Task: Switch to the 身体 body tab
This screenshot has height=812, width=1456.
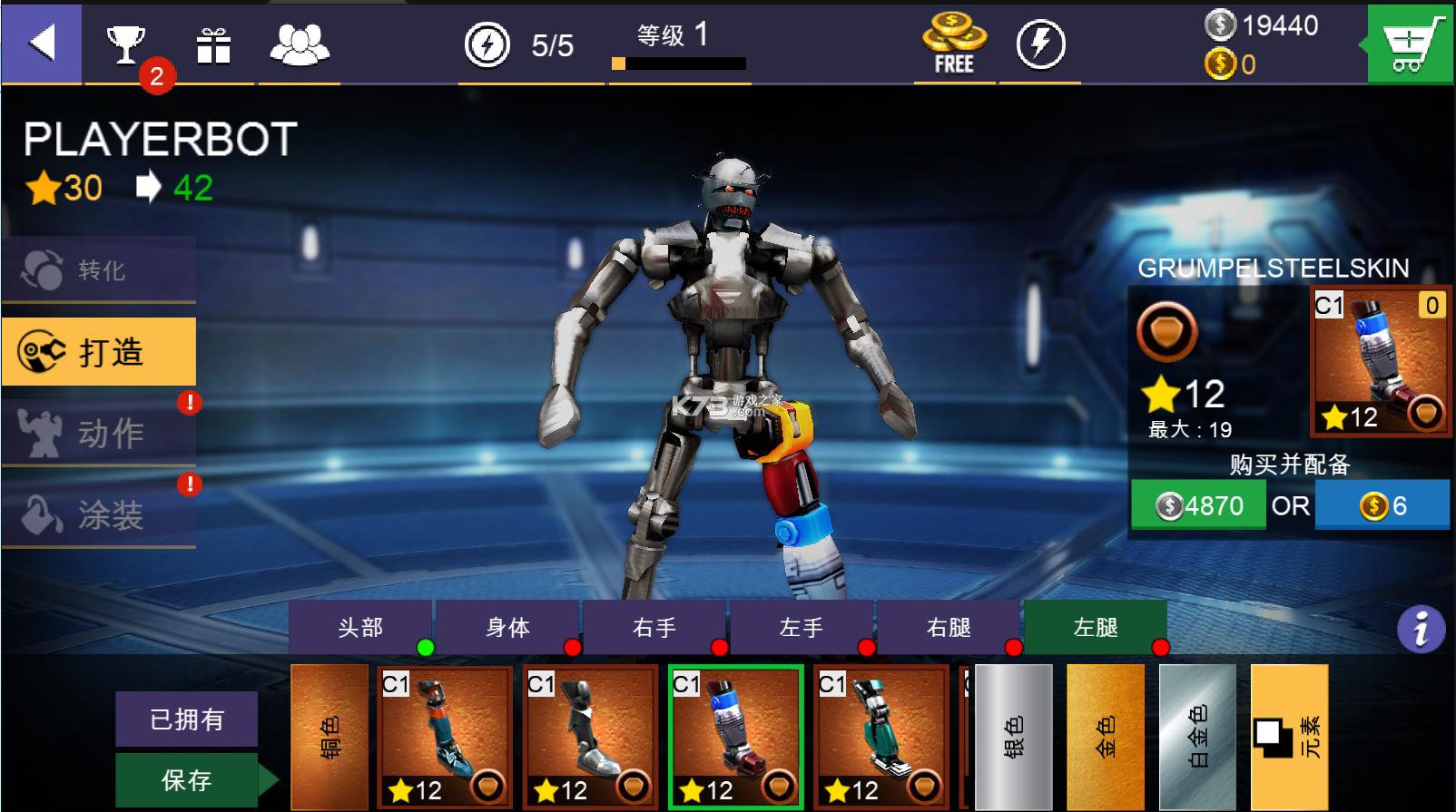Action: point(507,627)
